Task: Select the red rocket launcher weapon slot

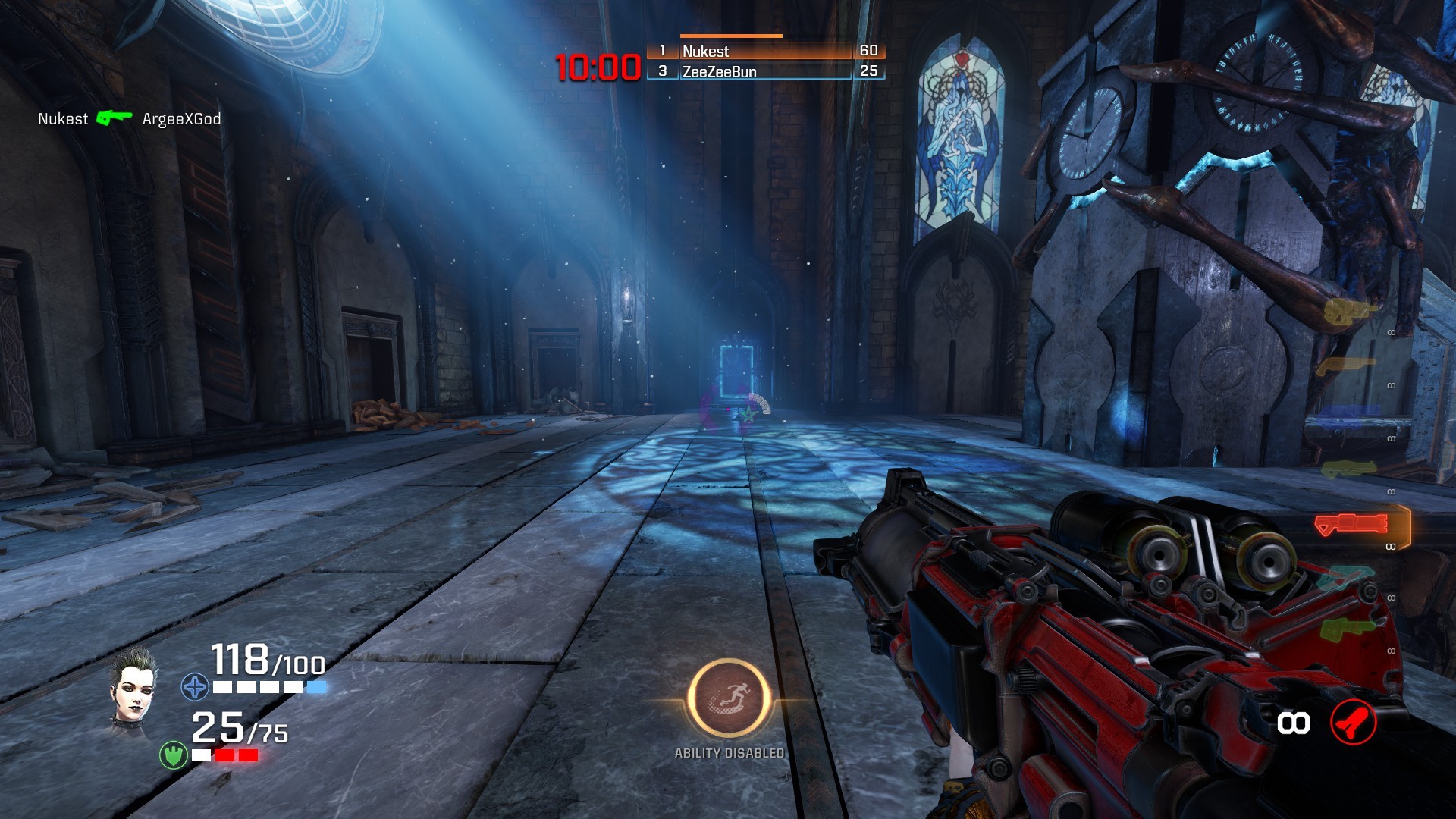Action: coord(1352,524)
